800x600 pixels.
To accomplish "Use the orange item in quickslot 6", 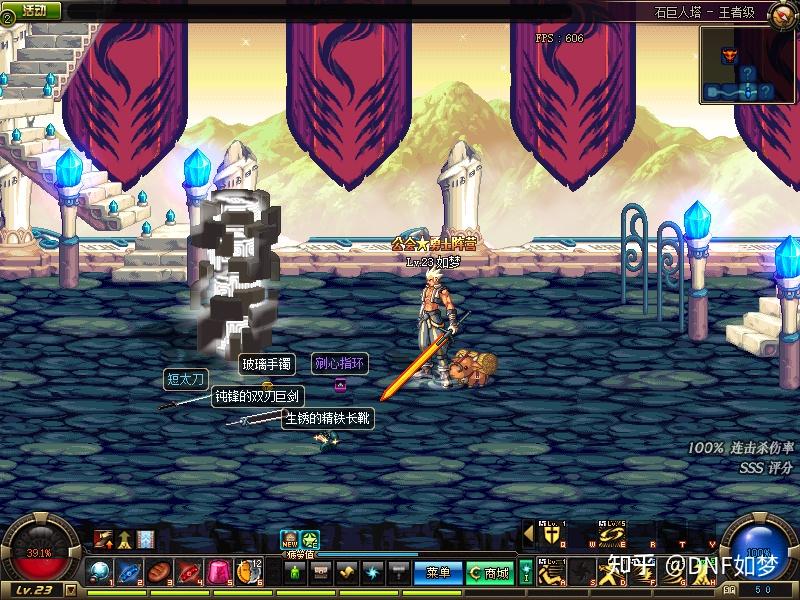I will point(248,572).
